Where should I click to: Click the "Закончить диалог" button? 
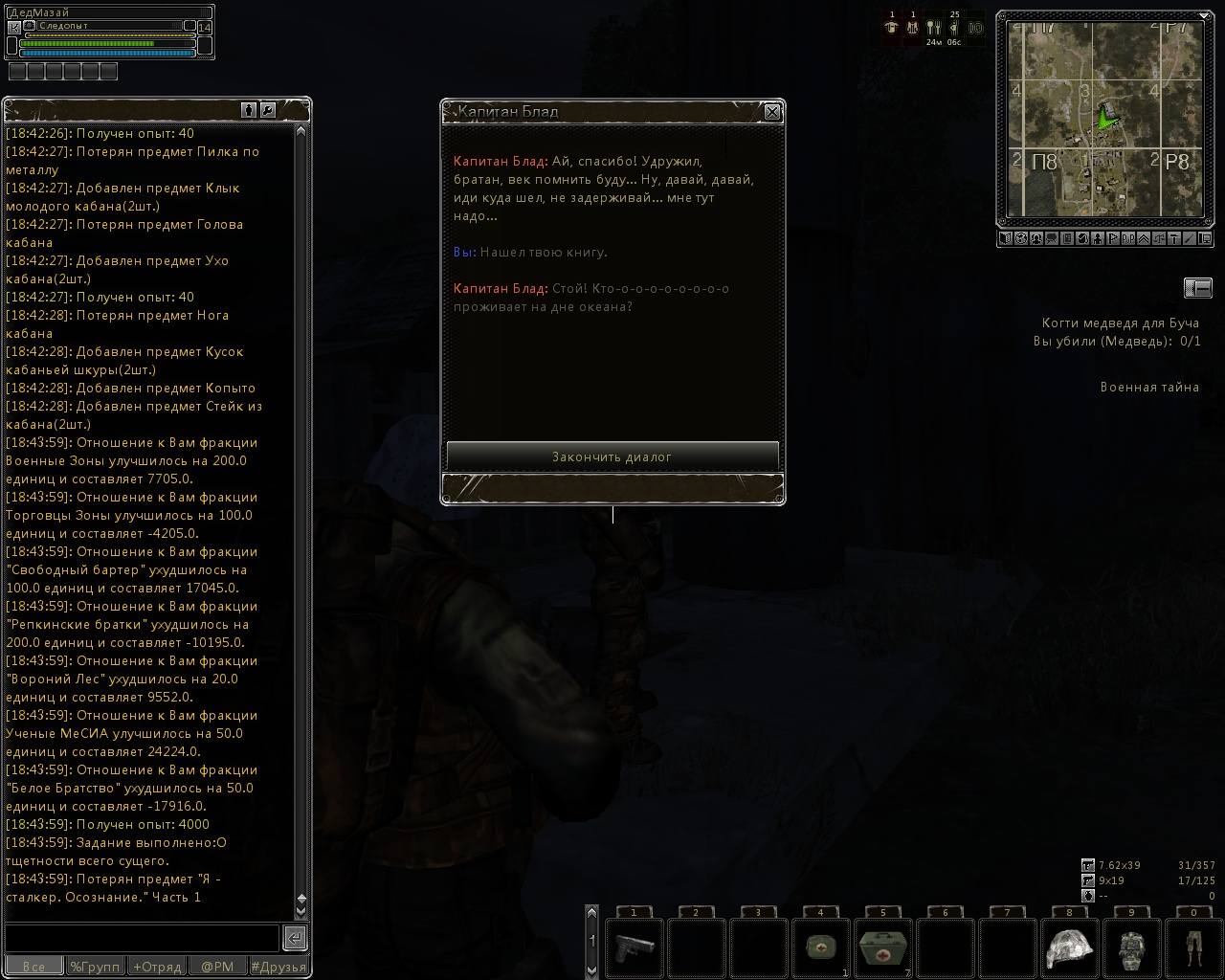(612, 457)
